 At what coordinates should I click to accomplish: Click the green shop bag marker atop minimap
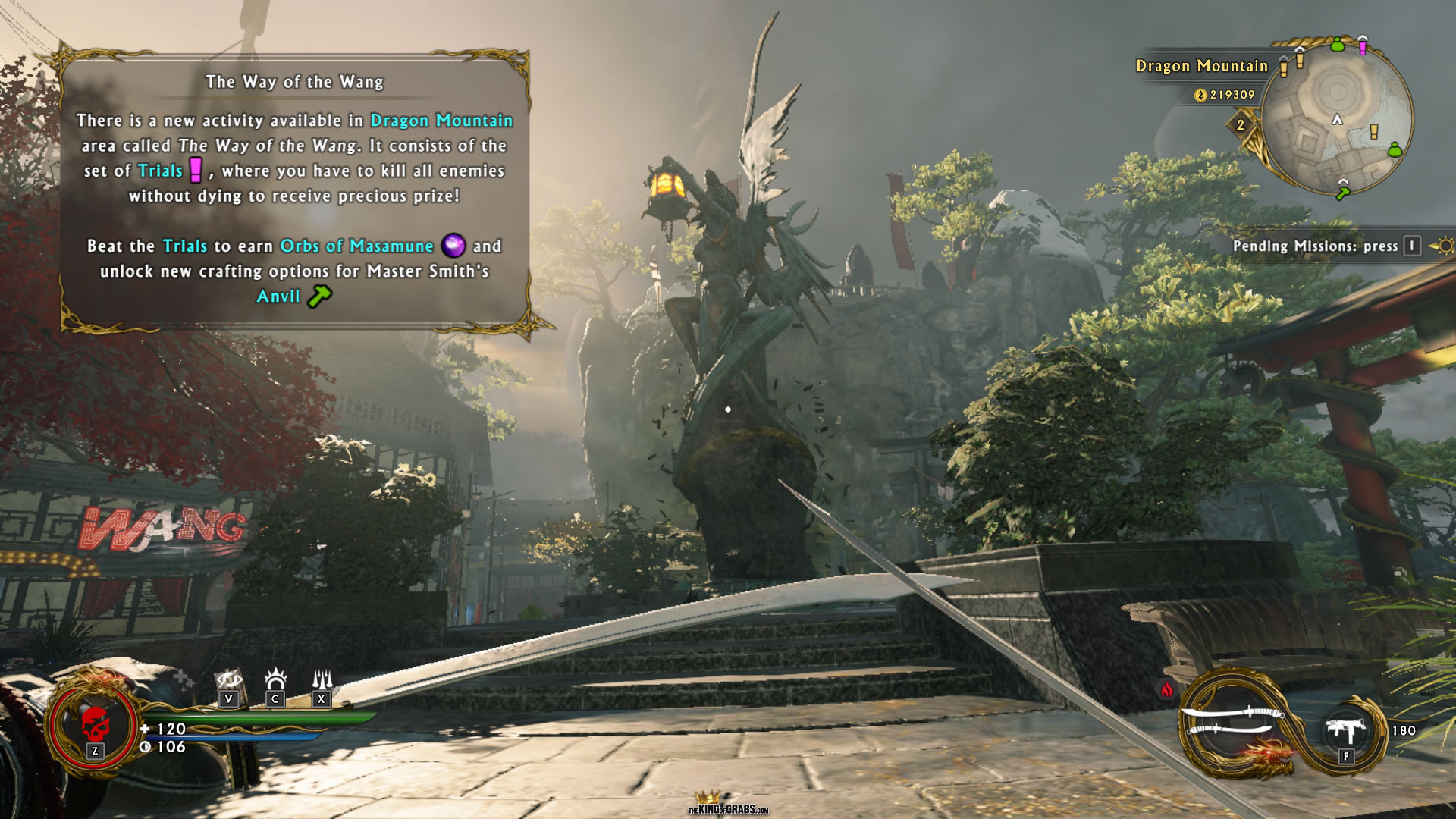click(x=1337, y=45)
